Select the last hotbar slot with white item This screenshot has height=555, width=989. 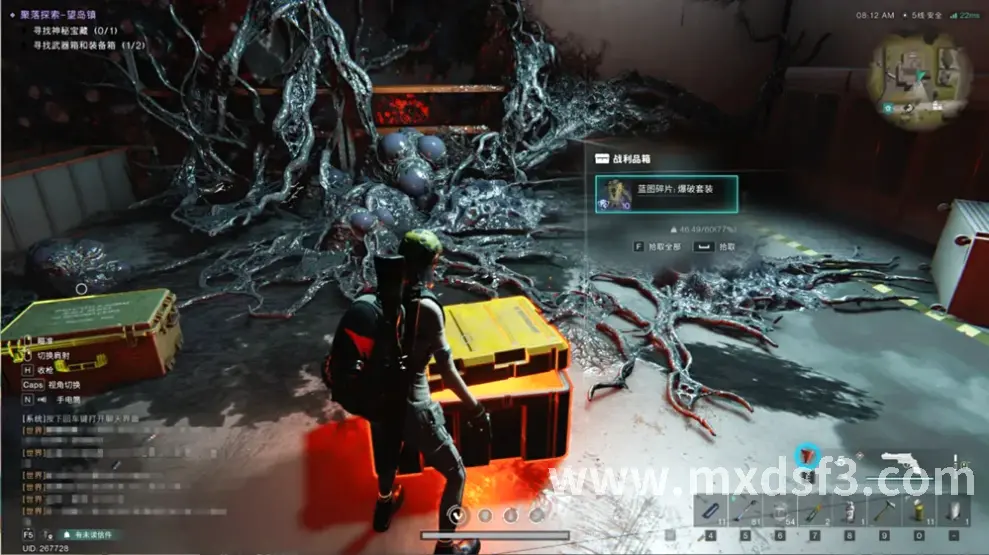click(953, 511)
